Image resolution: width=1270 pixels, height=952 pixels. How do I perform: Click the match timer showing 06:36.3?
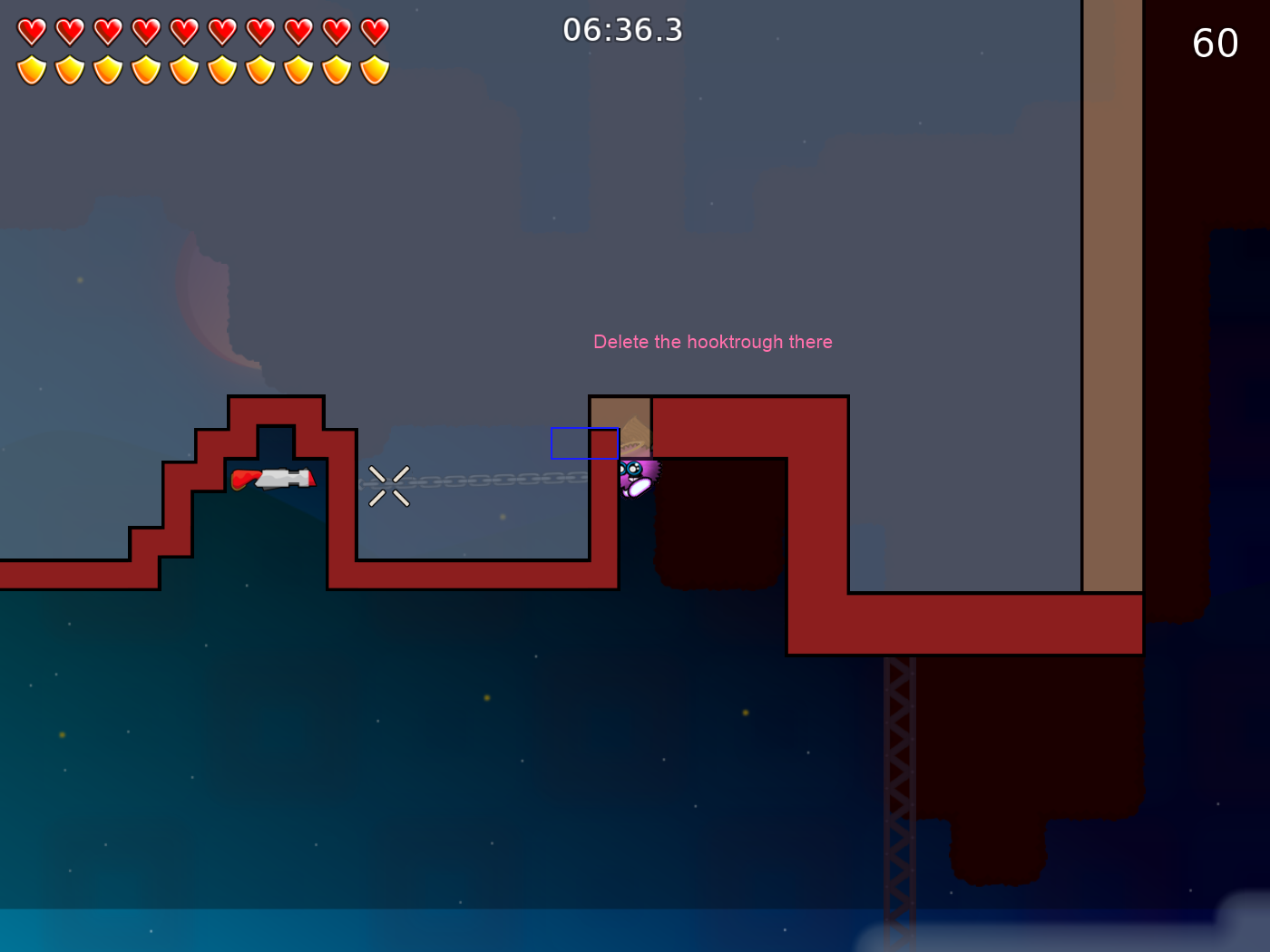point(623,30)
